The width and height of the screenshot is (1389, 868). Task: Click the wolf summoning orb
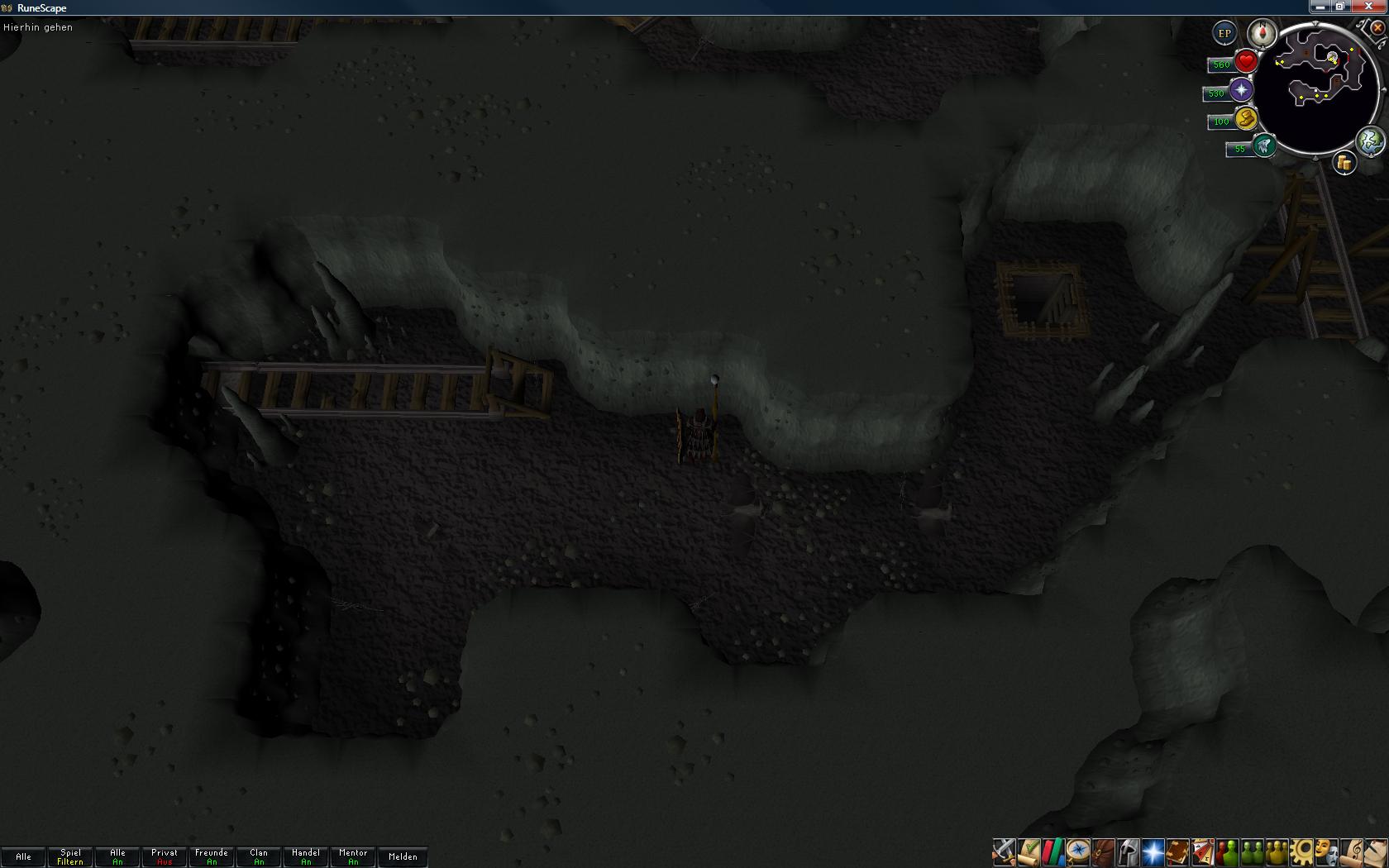(x=1263, y=146)
